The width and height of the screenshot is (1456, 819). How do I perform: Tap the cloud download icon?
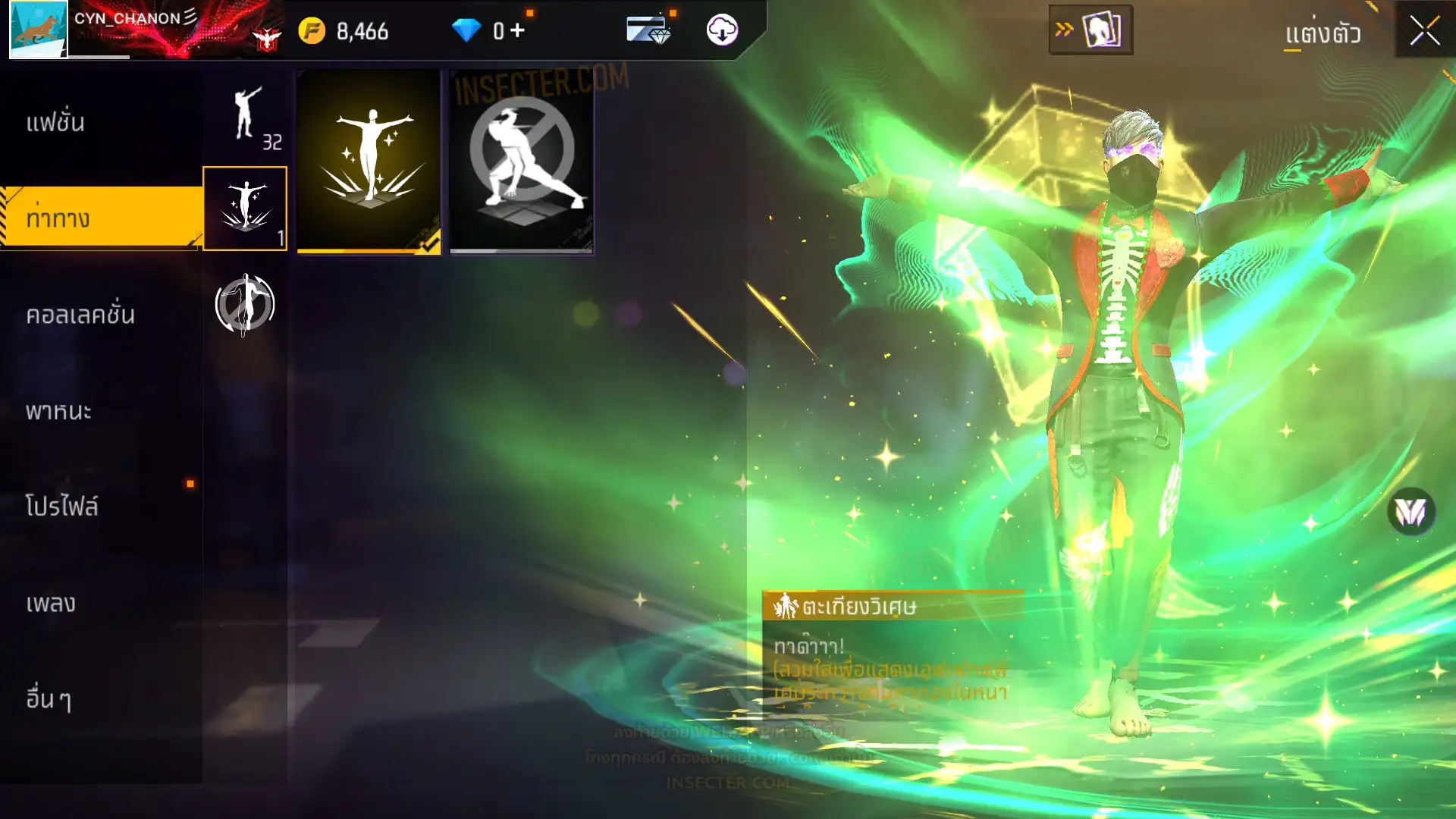(x=722, y=30)
